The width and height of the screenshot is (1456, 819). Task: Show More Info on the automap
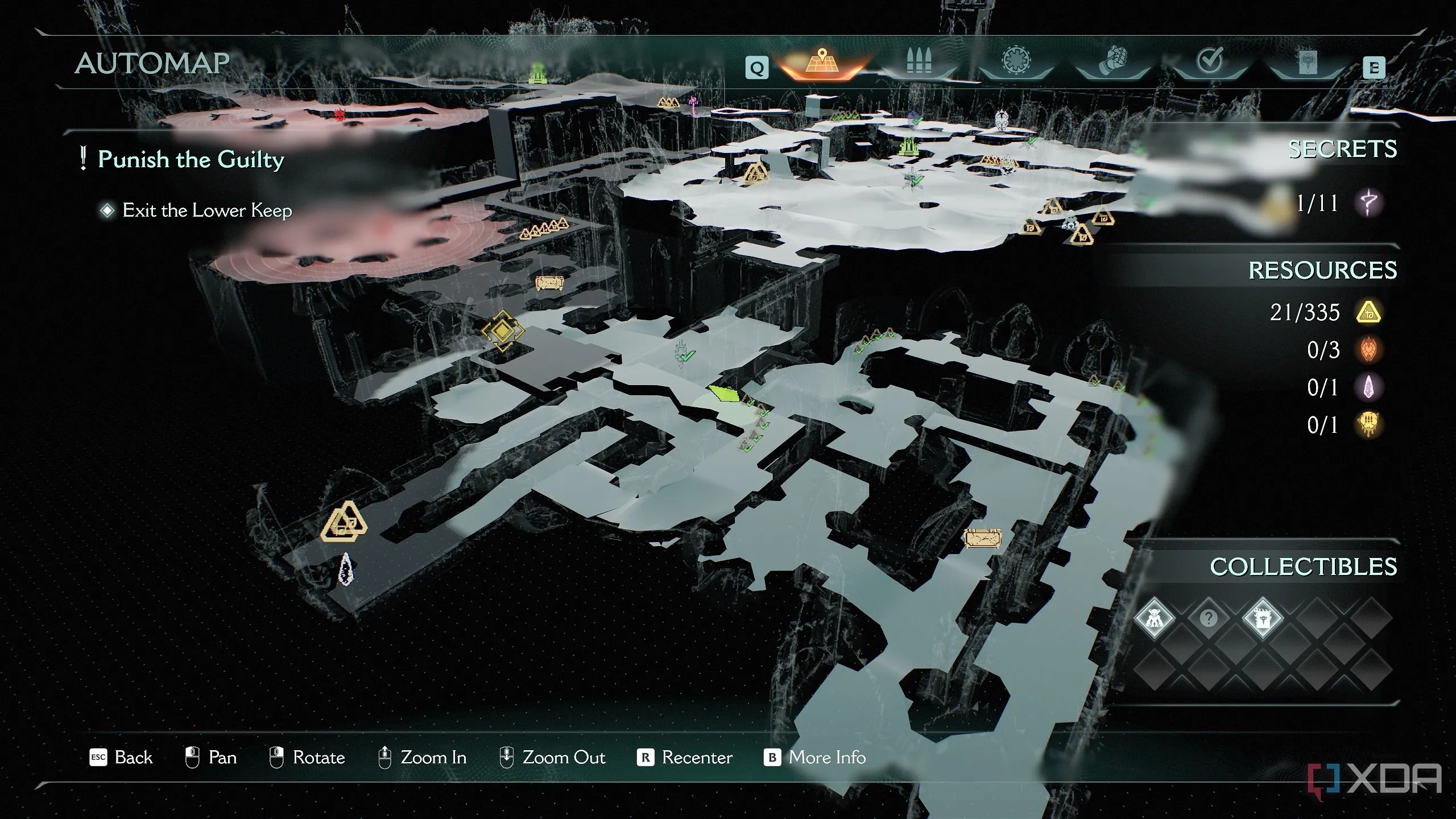(814, 758)
